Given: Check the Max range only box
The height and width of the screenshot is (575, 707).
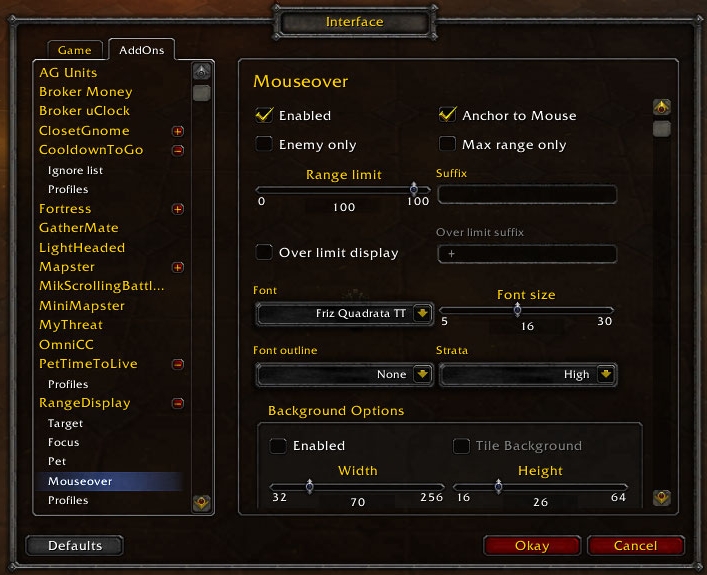Looking at the screenshot, I should (448, 144).
